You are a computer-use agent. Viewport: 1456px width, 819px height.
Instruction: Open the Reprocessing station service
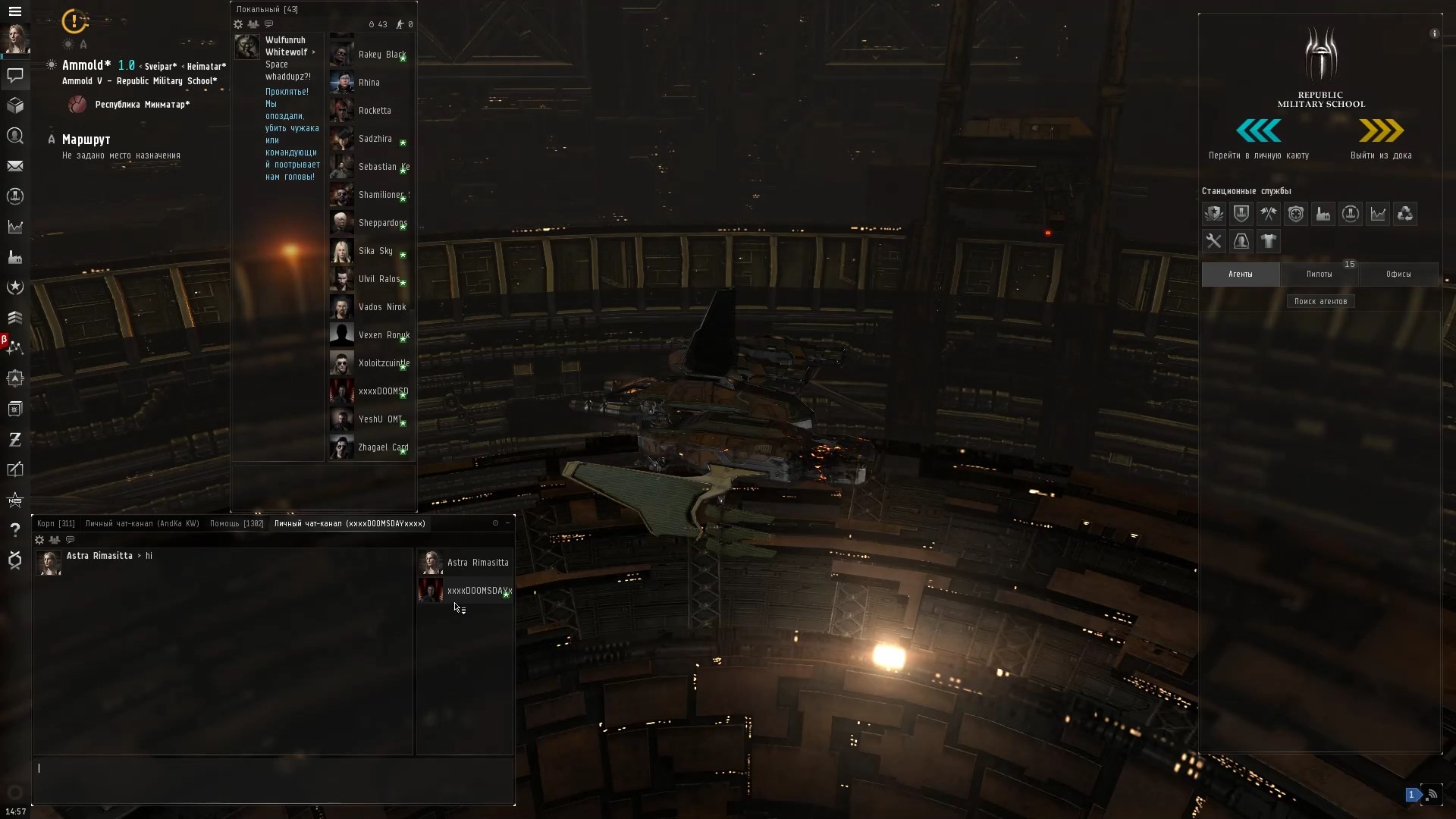pos(1405,214)
